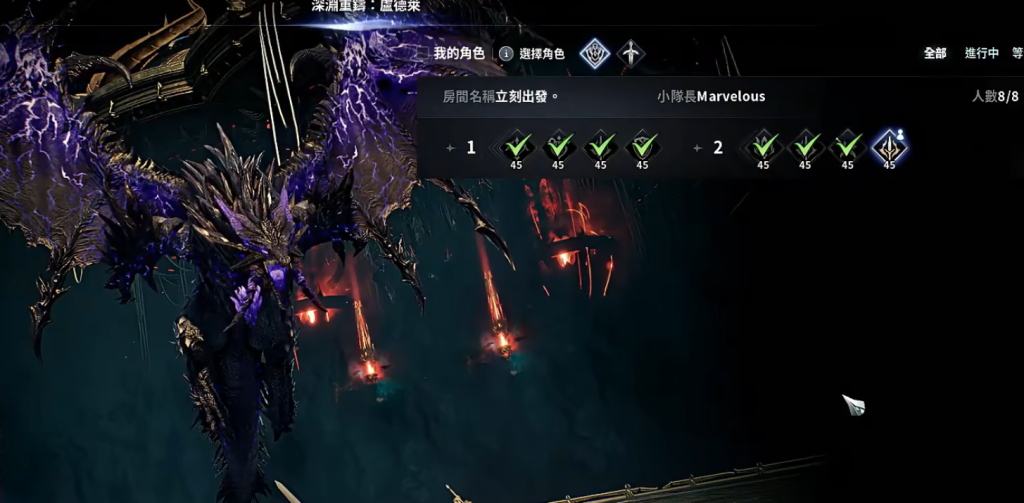Switch to the 進行中 tab
1024x503 pixels.
981,53
